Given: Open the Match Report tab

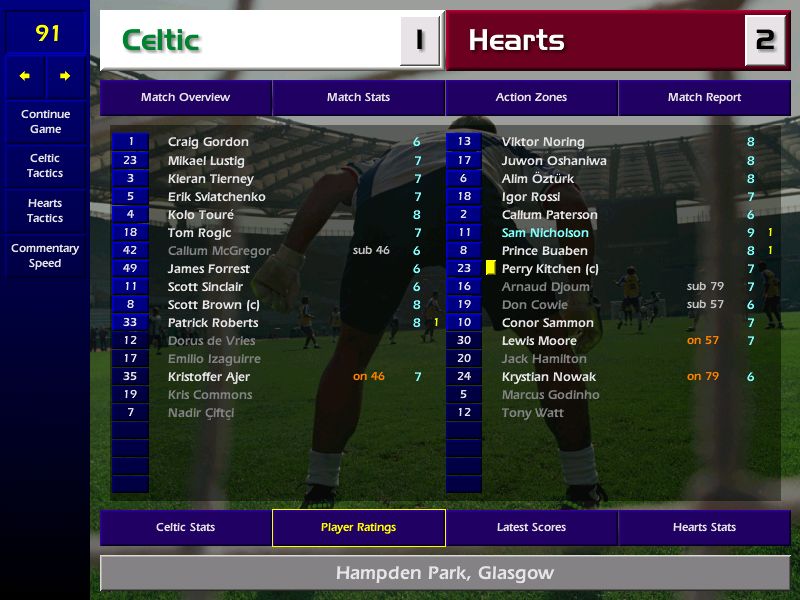Looking at the screenshot, I should [704, 98].
